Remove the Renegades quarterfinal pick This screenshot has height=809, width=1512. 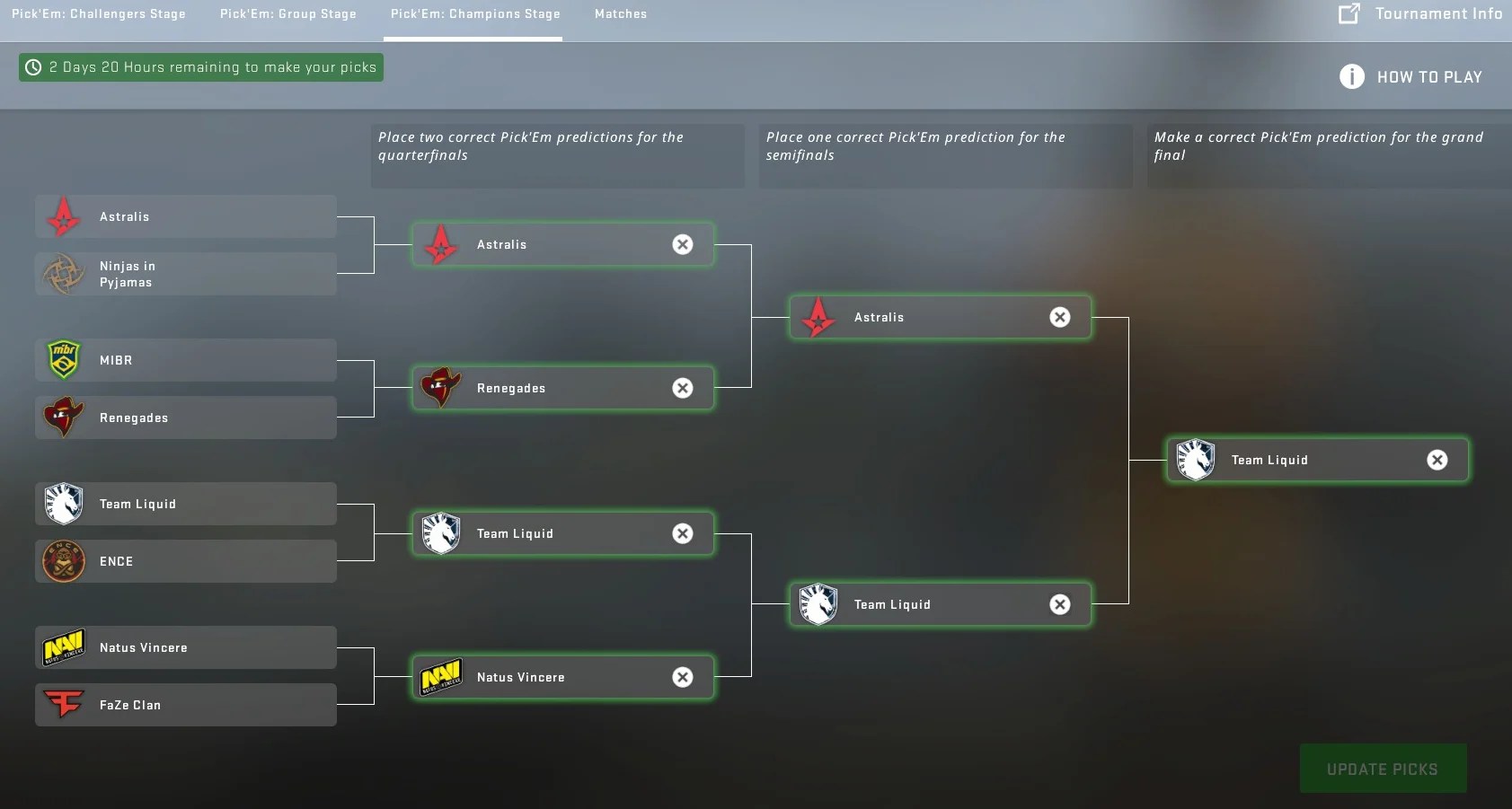pos(683,388)
